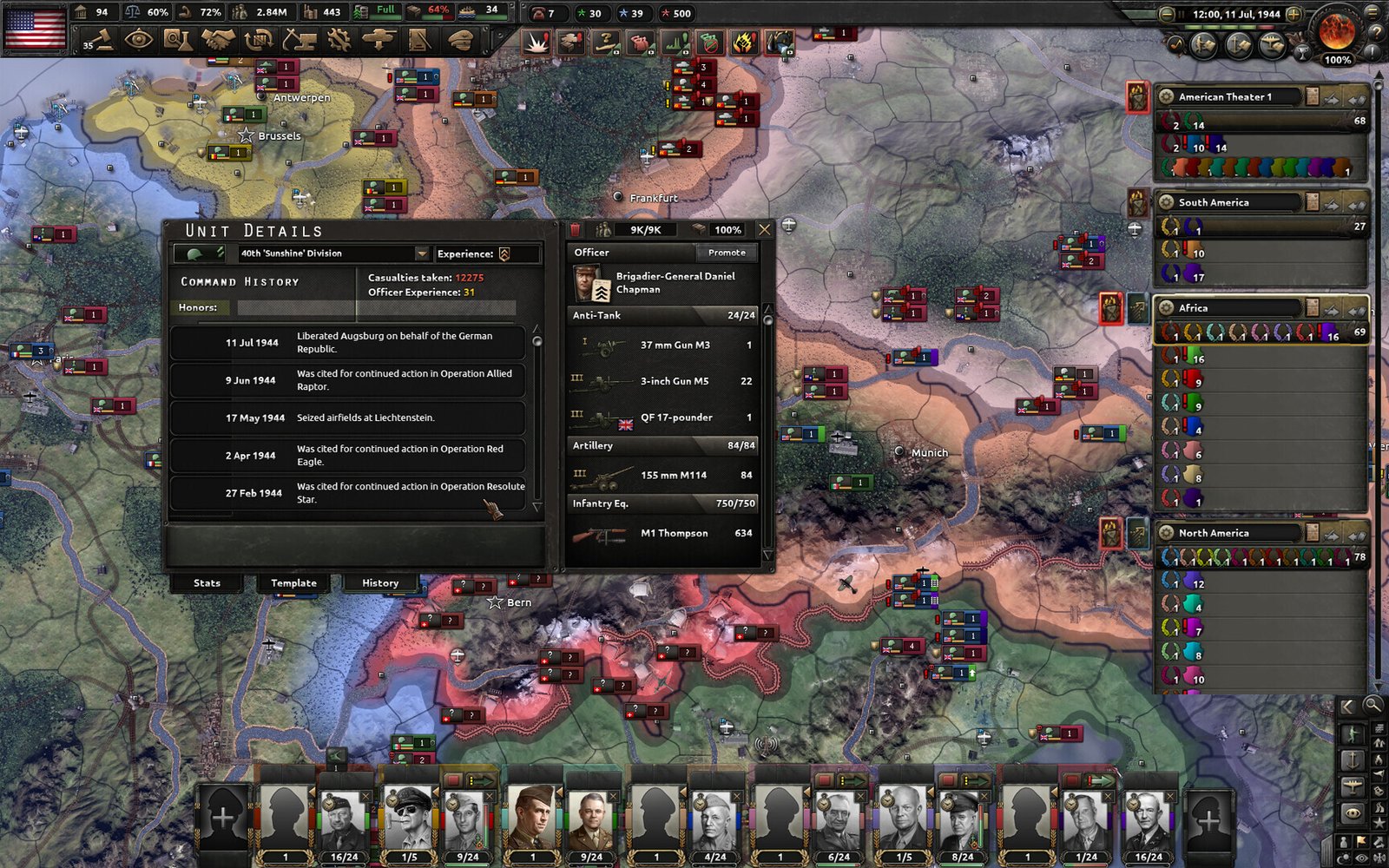This screenshot has width=1389, height=868.
Task: Open air plans with the bomber icon
Action: (x=1270, y=44)
